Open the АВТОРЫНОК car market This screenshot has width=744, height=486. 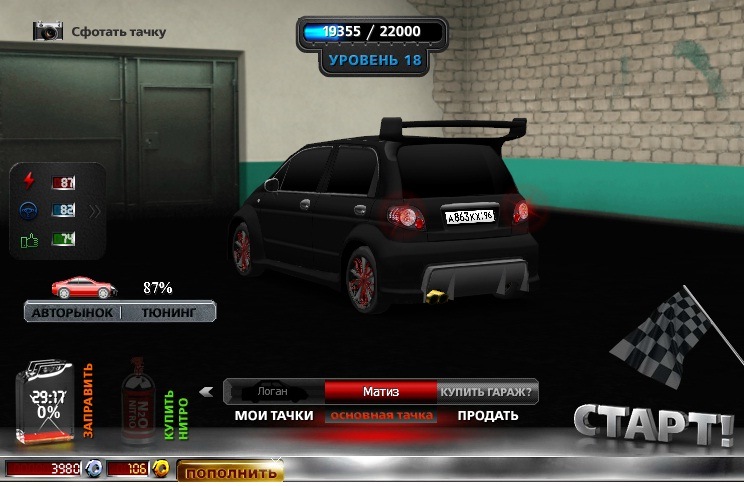[72, 313]
